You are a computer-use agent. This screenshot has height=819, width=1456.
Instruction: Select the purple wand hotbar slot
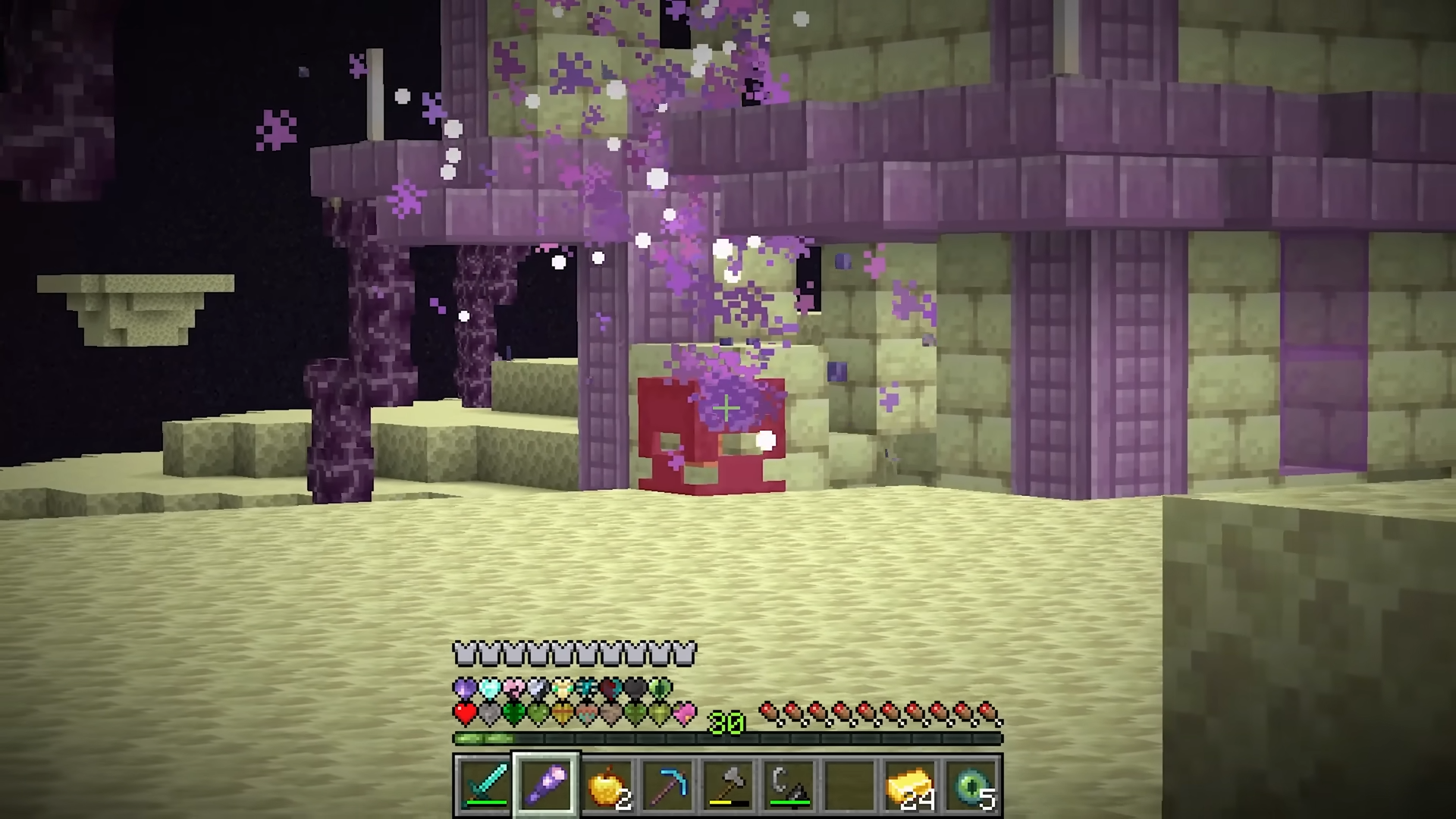[x=546, y=785]
